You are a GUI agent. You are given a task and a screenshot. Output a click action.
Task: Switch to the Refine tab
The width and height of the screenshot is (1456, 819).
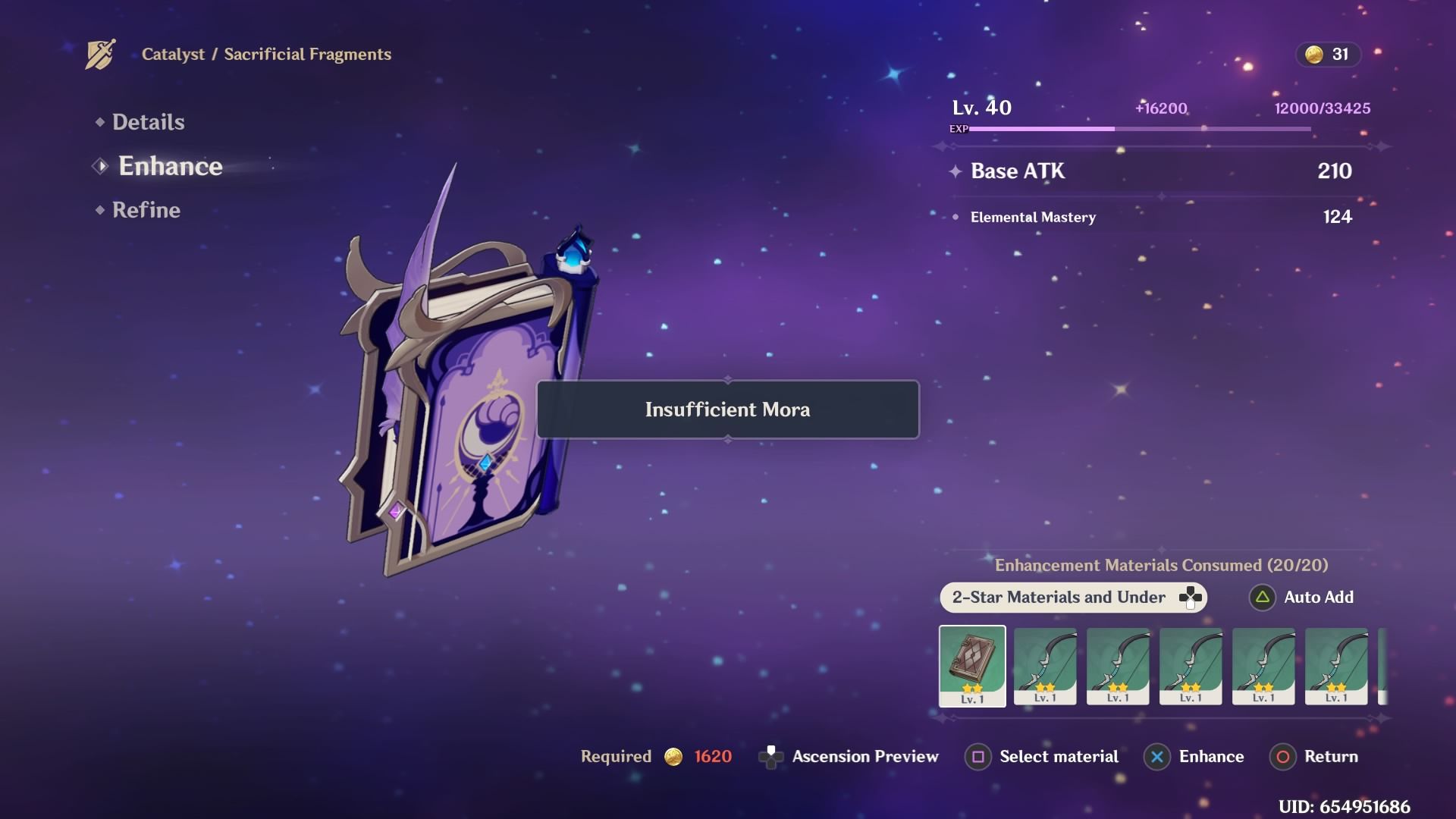146,210
